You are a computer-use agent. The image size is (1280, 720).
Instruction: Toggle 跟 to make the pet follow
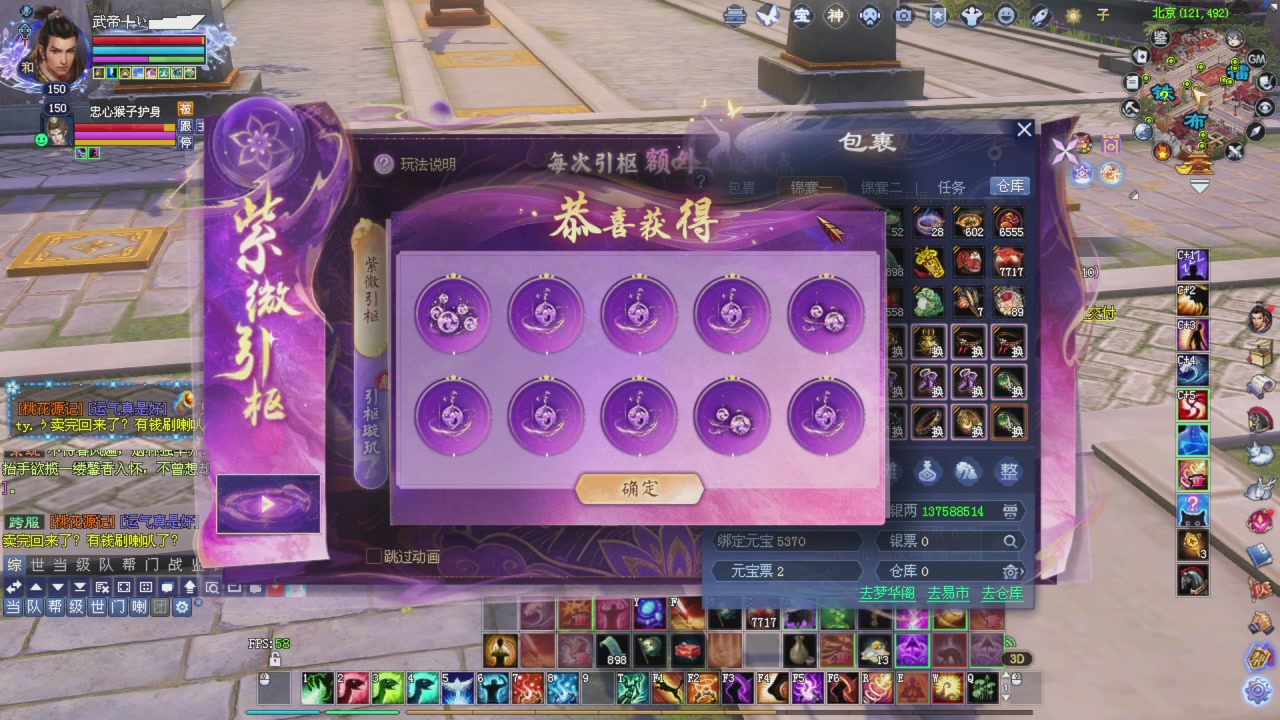click(x=188, y=128)
